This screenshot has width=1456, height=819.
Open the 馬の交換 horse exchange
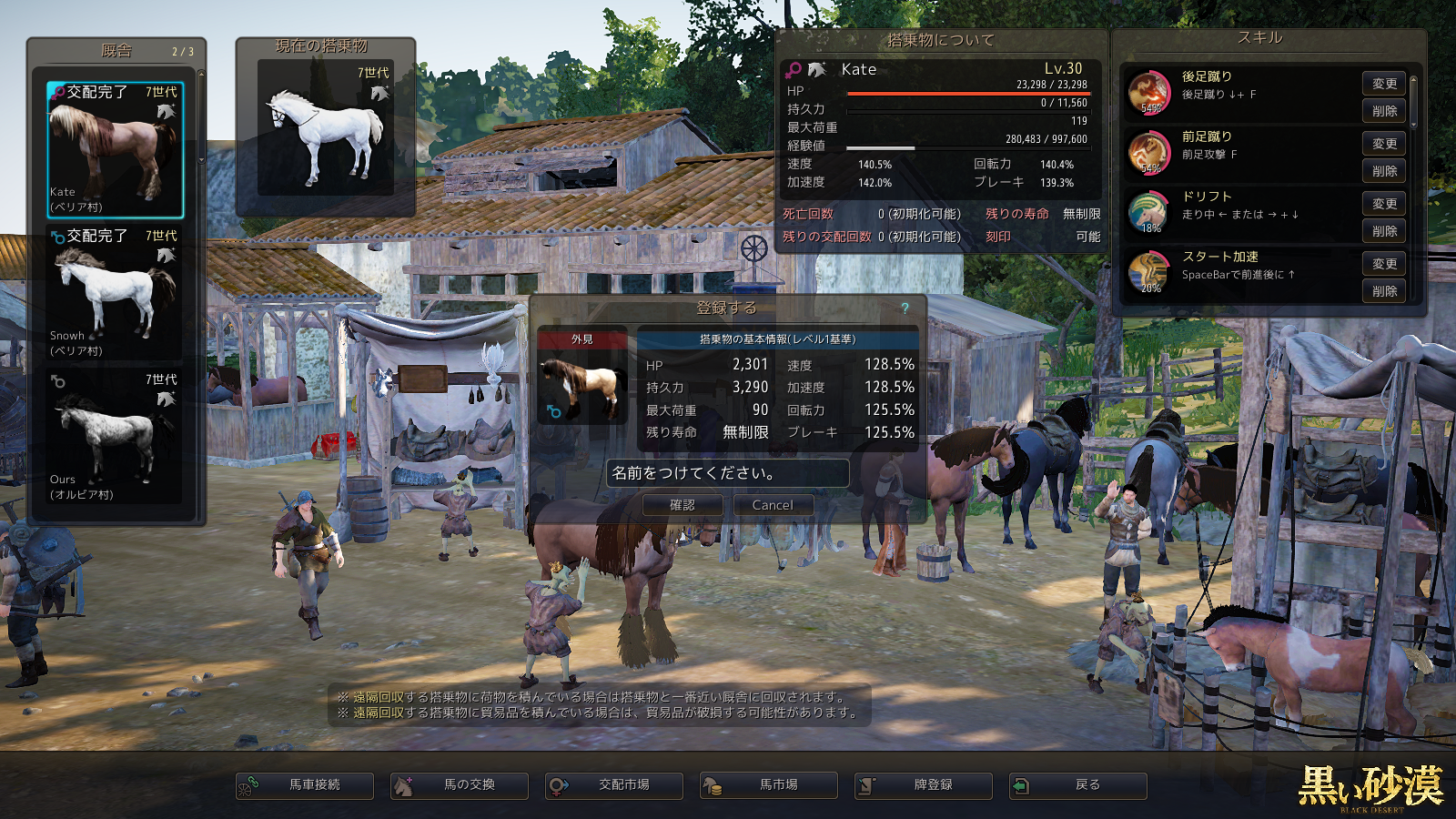[460, 785]
